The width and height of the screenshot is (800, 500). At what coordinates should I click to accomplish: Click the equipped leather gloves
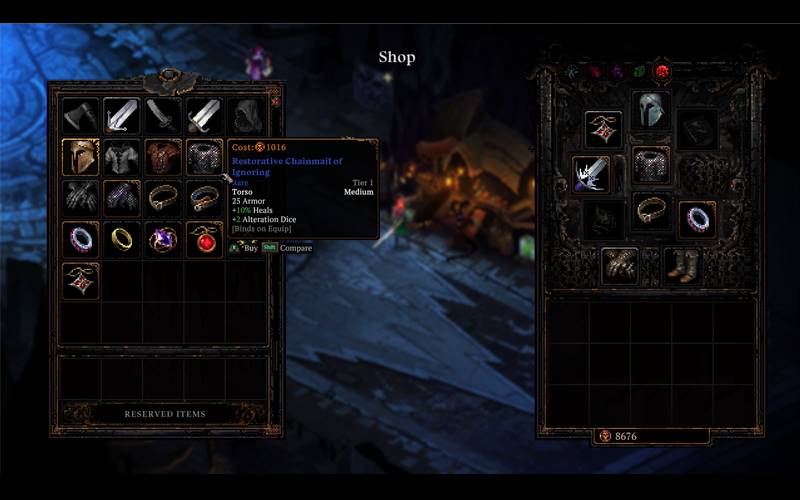click(x=620, y=265)
